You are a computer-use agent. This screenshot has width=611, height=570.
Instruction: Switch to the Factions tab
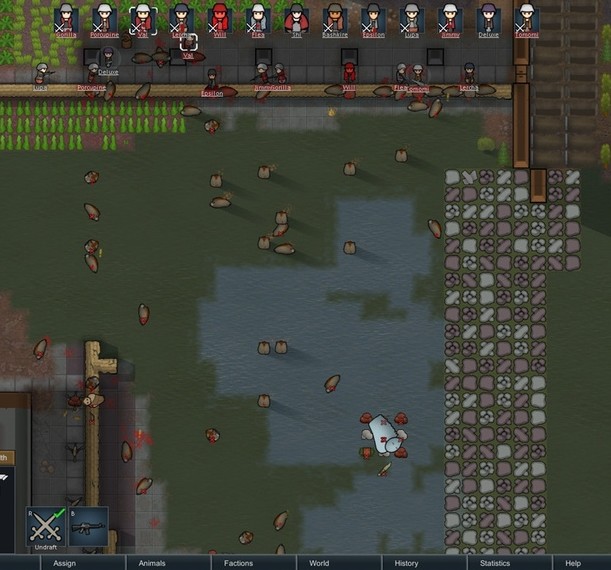point(238,563)
